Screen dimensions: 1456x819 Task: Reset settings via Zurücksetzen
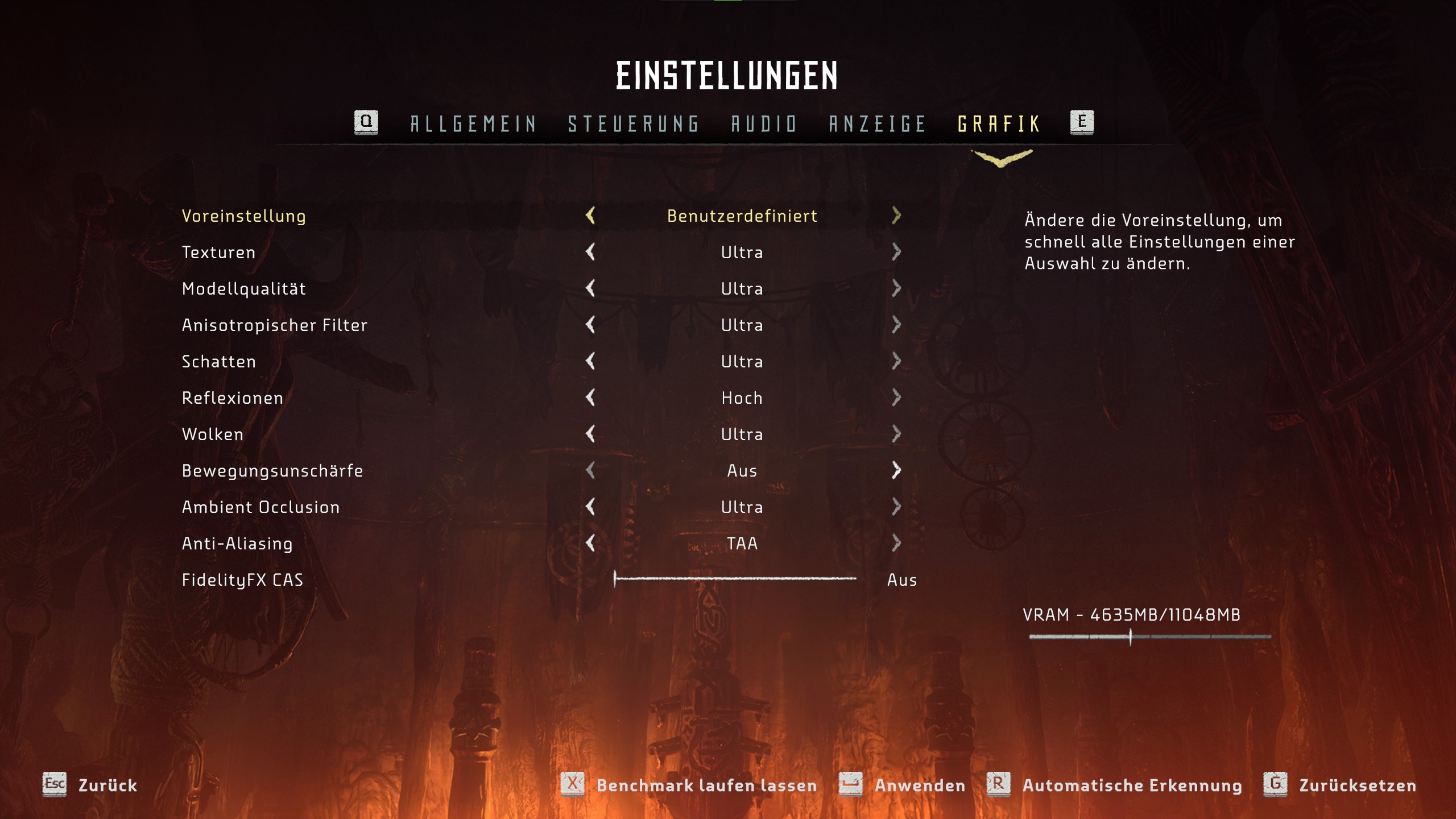click(1340, 785)
